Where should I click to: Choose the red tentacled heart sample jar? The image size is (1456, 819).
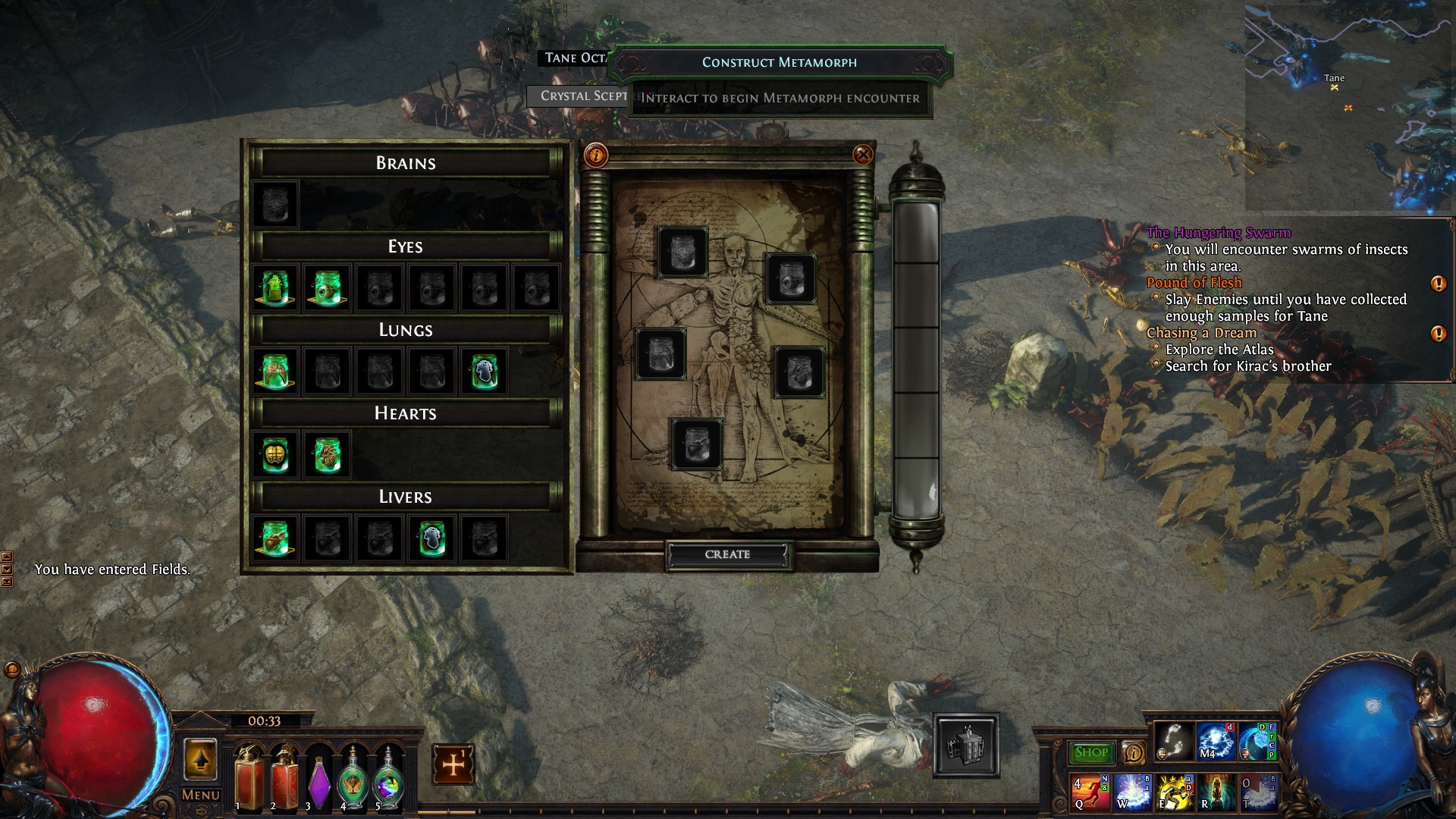(x=327, y=455)
